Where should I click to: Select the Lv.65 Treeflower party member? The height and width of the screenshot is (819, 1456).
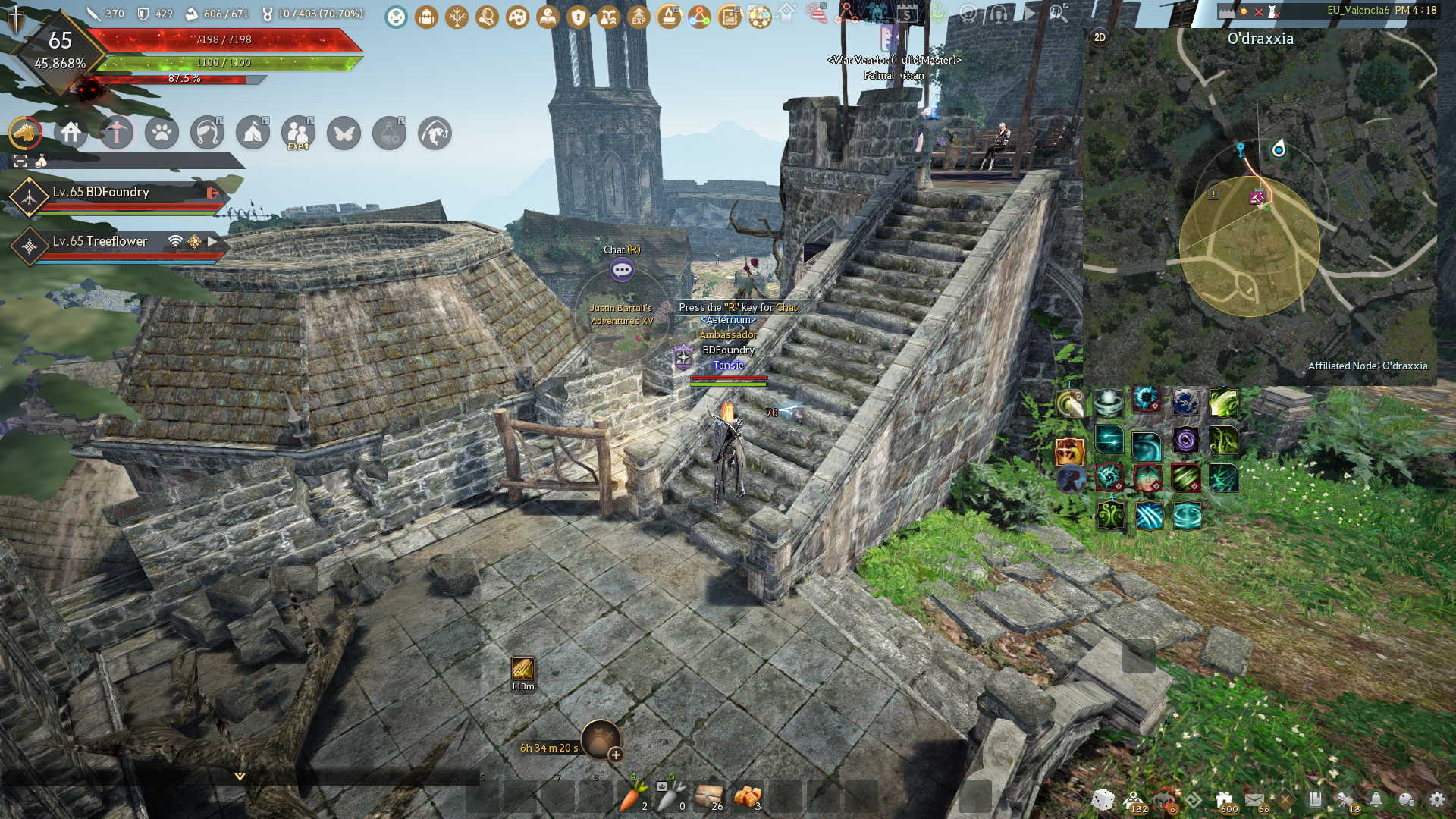pyautogui.click(x=100, y=241)
